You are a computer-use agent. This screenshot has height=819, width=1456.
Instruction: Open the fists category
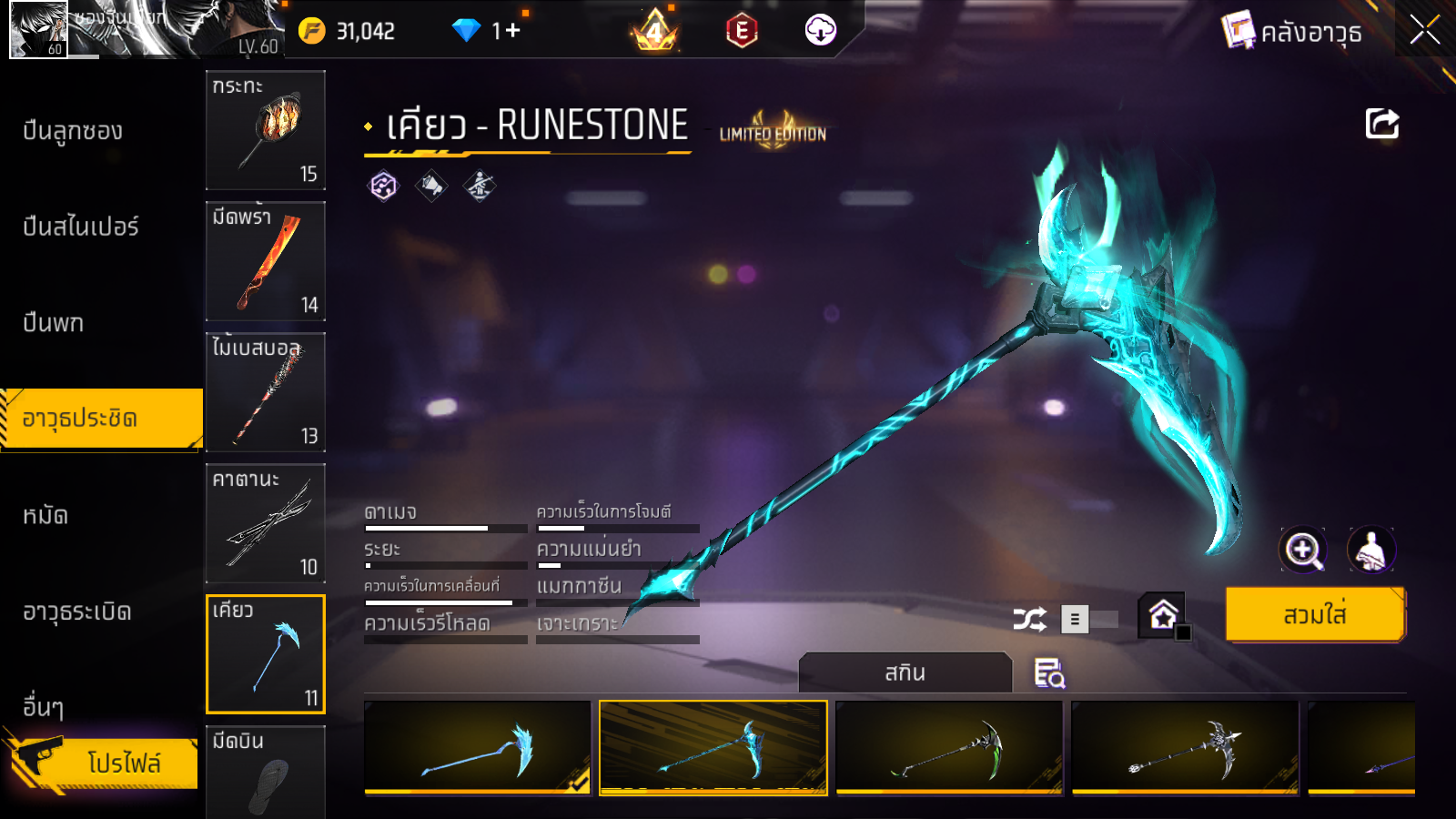pos(45,516)
